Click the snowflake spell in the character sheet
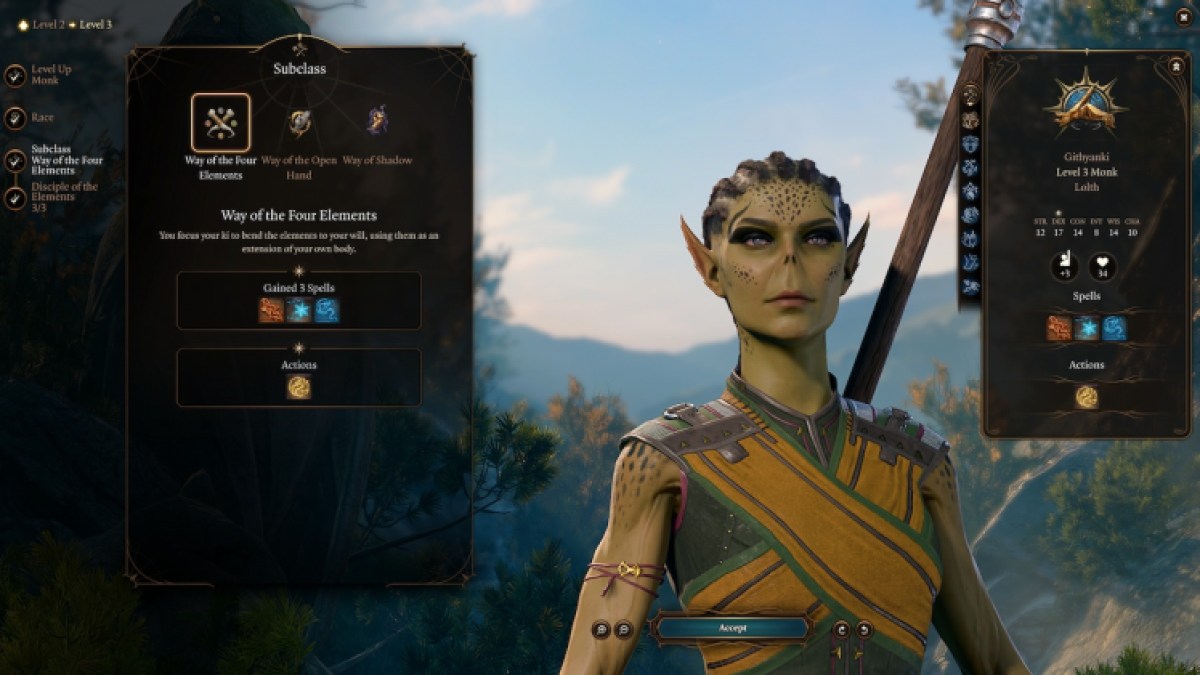1200x675 pixels. tap(1086, 329)
